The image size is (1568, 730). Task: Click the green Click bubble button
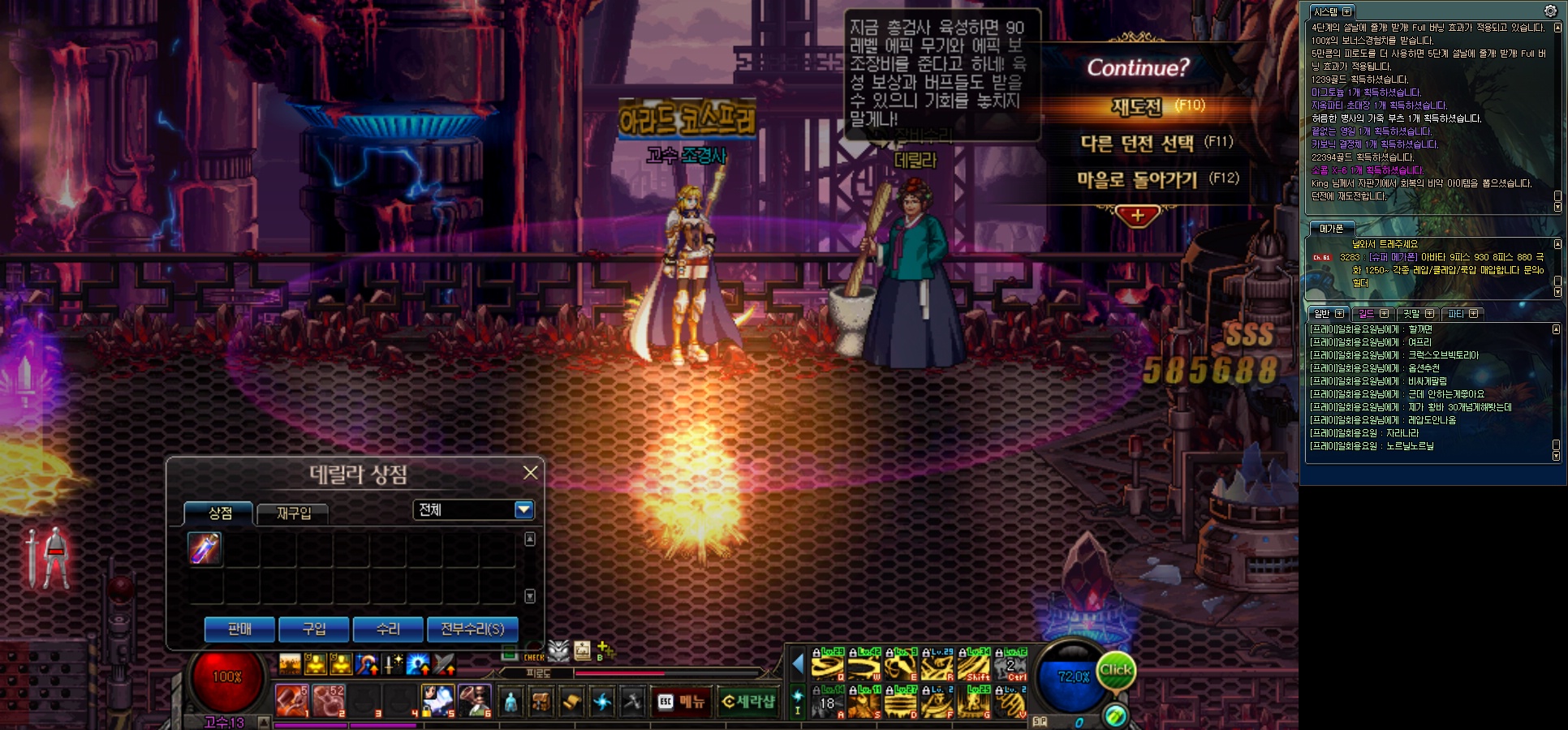(1115, 670)
